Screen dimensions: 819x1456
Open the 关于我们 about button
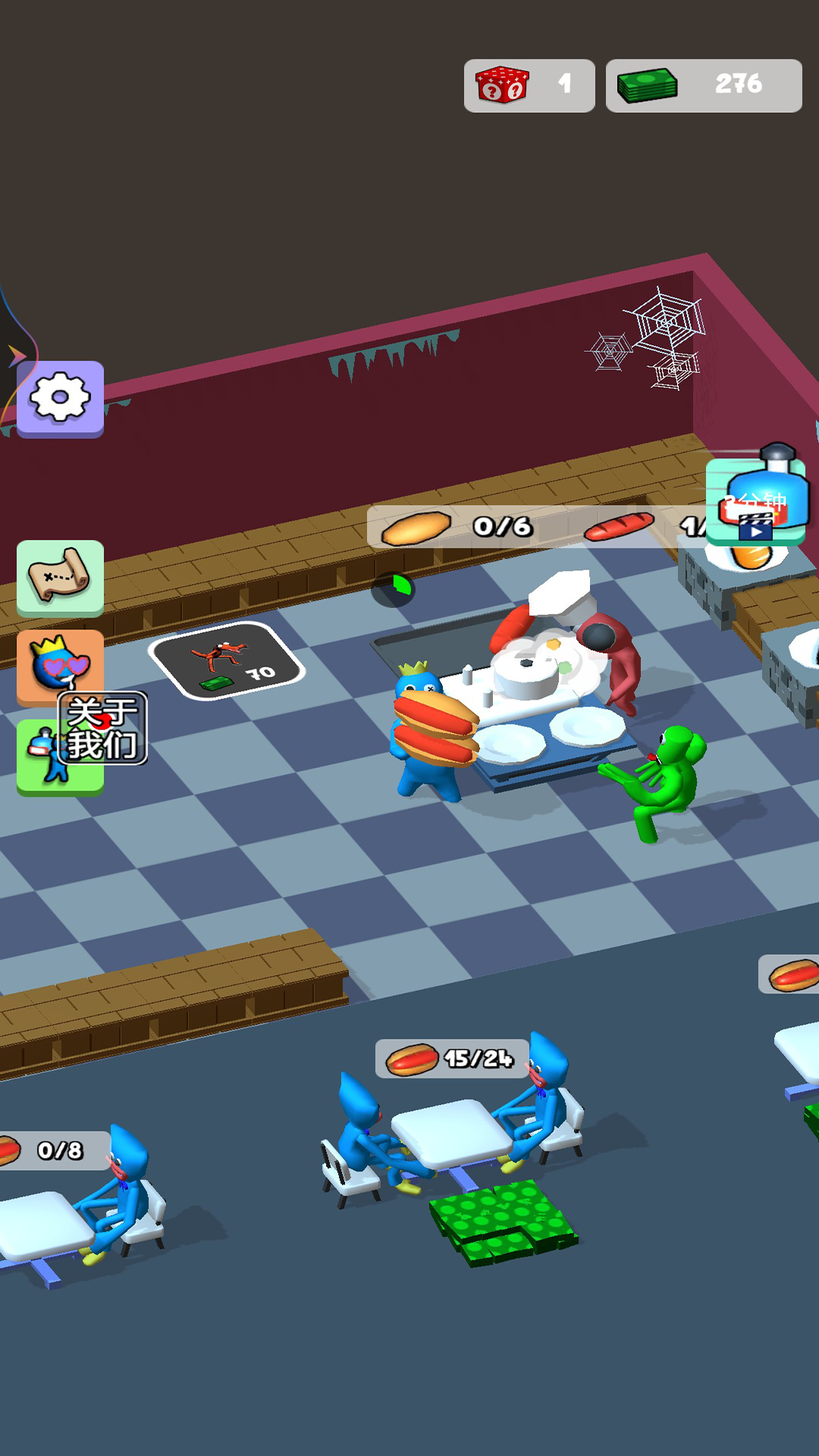click(102, 728)
